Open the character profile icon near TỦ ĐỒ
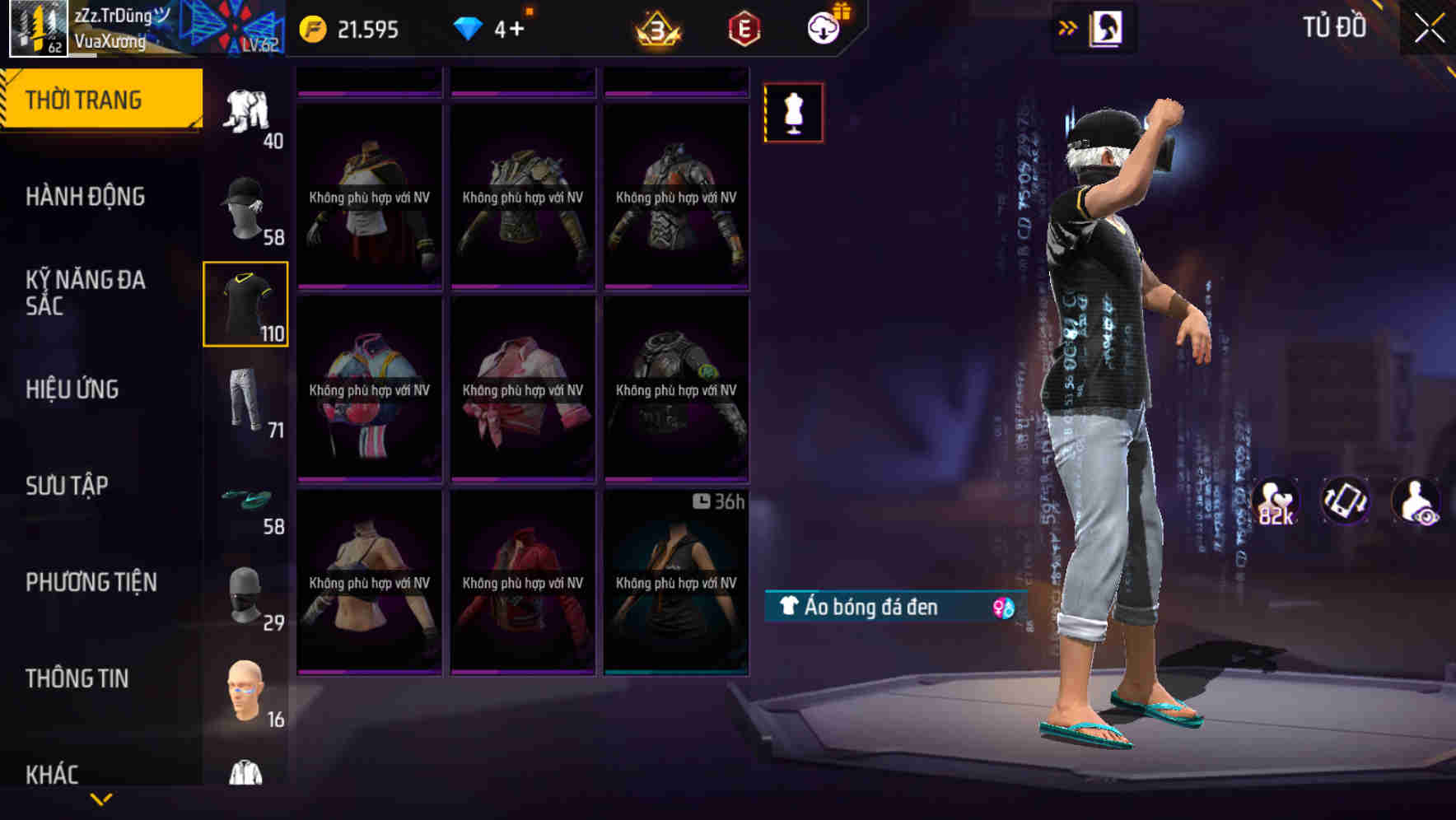The image size is (1456, 820). coord(1108,26)
